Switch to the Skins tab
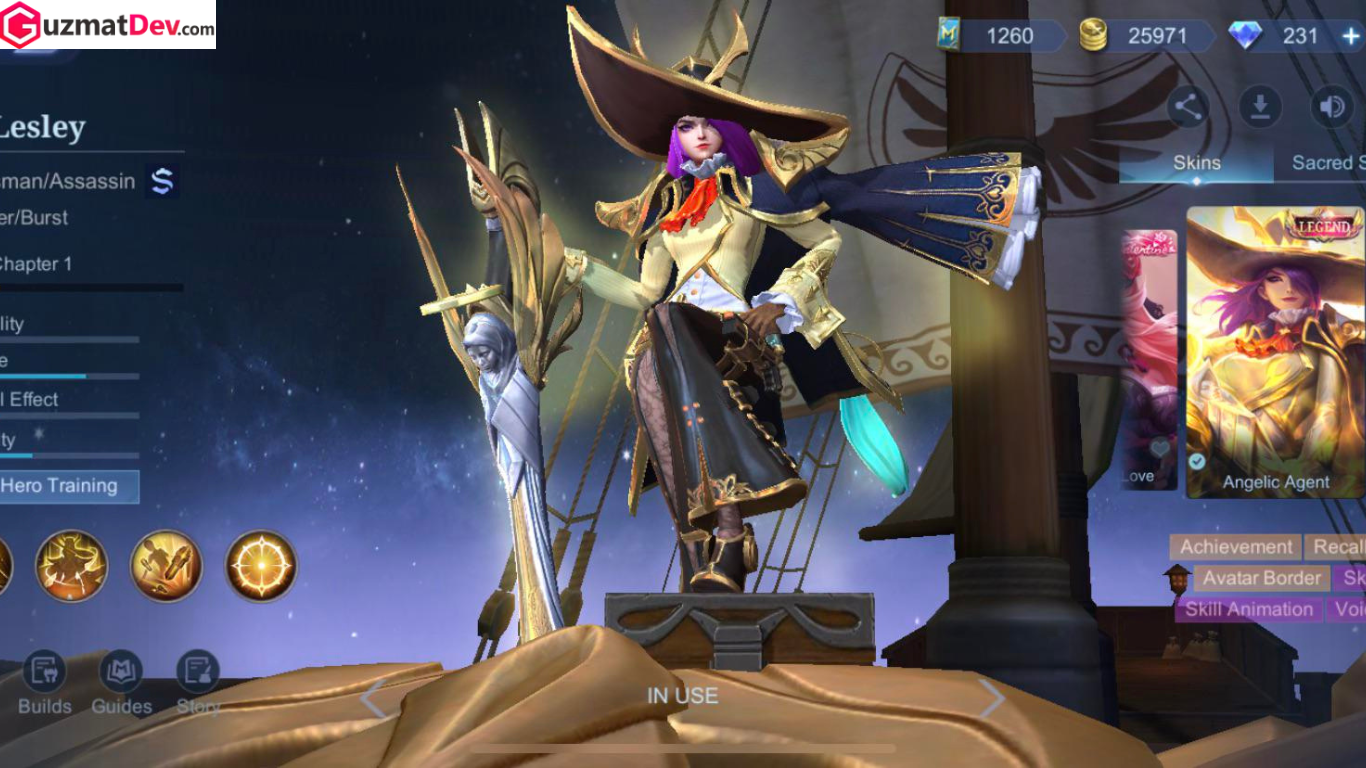Screen dimensions: 1366x768 coord(1196,163)
